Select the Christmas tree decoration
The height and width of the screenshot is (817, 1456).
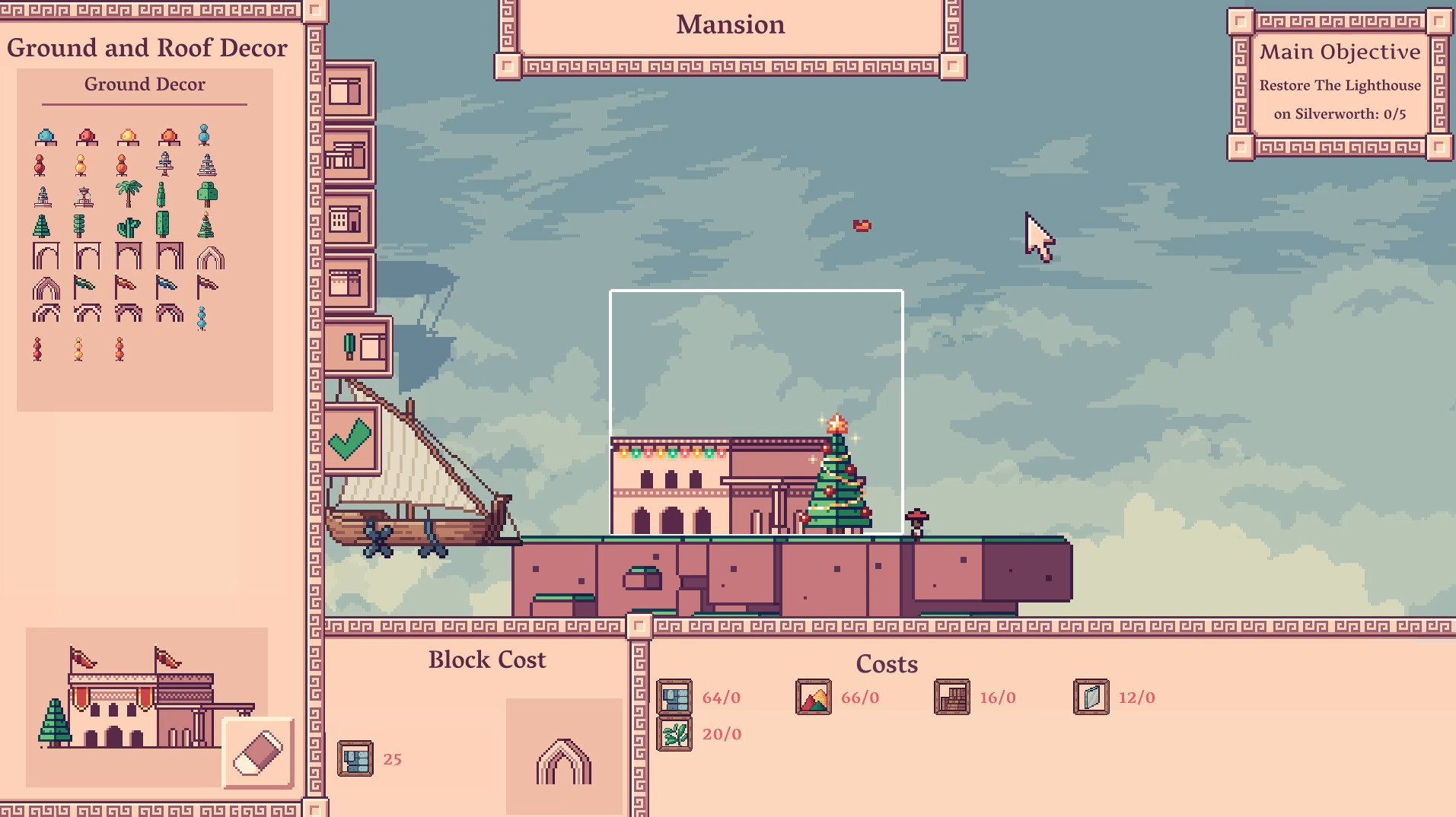pyautogui.click(x=204, y=225)
